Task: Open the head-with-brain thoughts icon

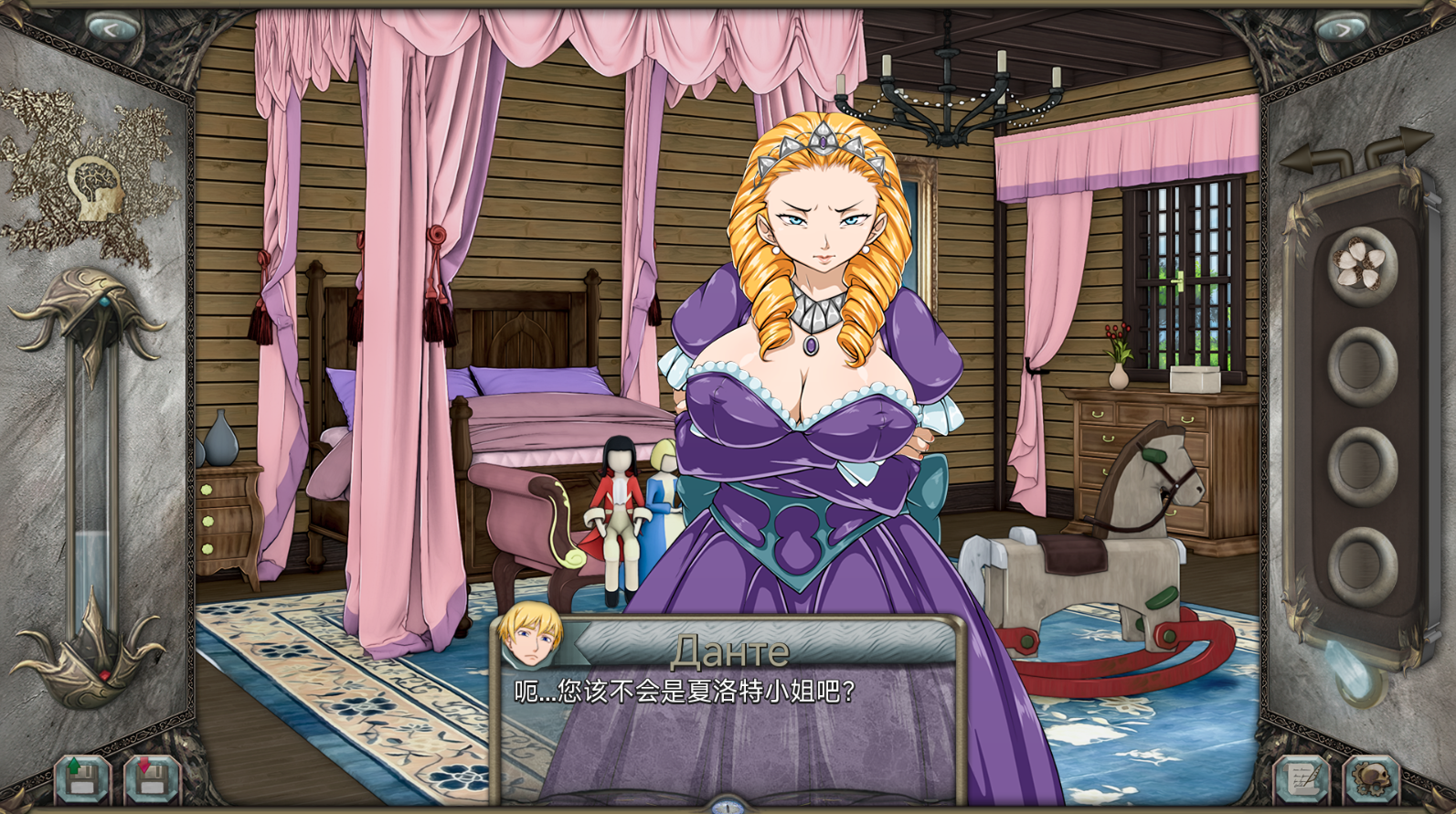Action: (x=96, y=187)
